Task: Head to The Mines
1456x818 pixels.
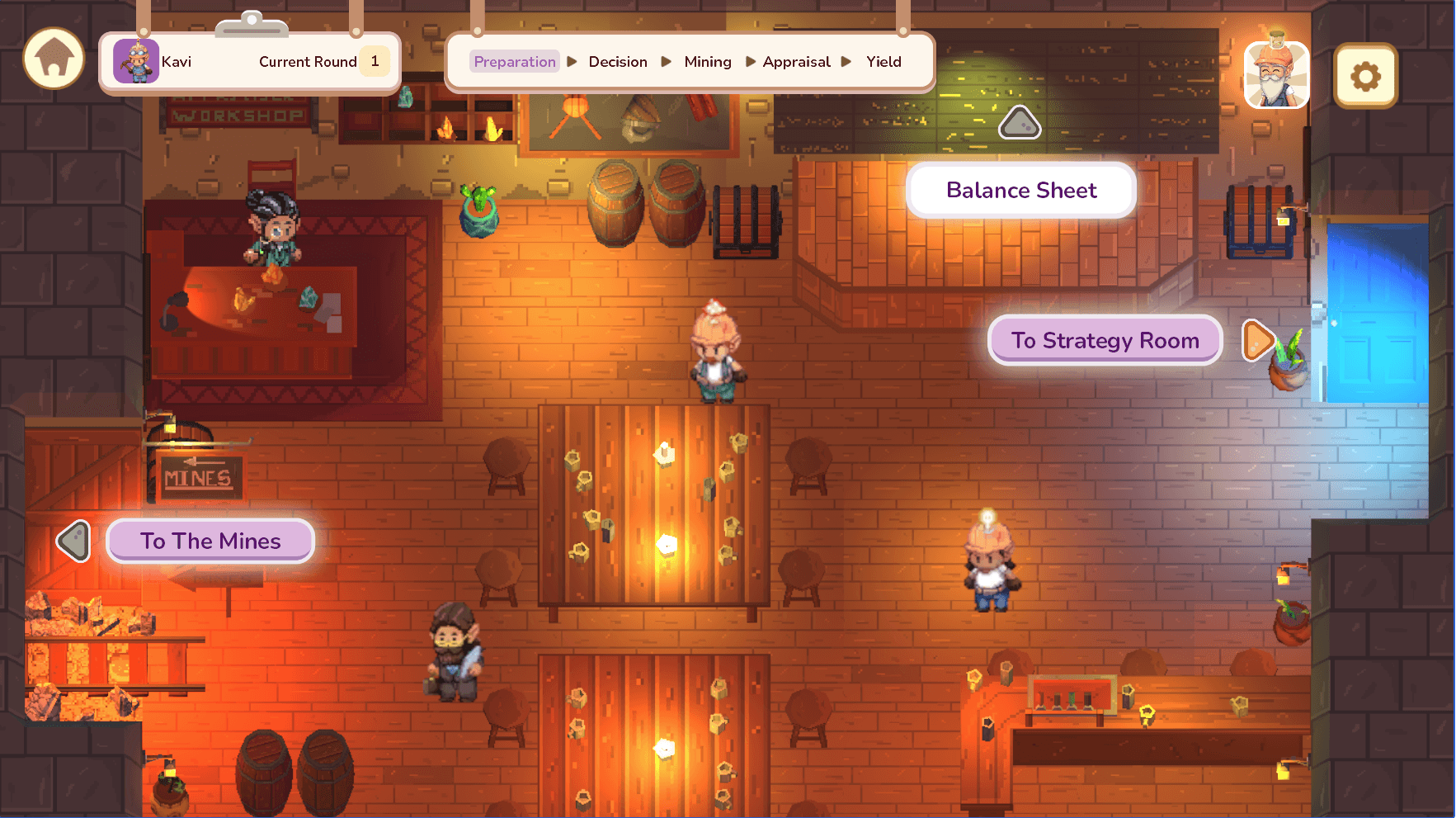Action: point(210,541)
